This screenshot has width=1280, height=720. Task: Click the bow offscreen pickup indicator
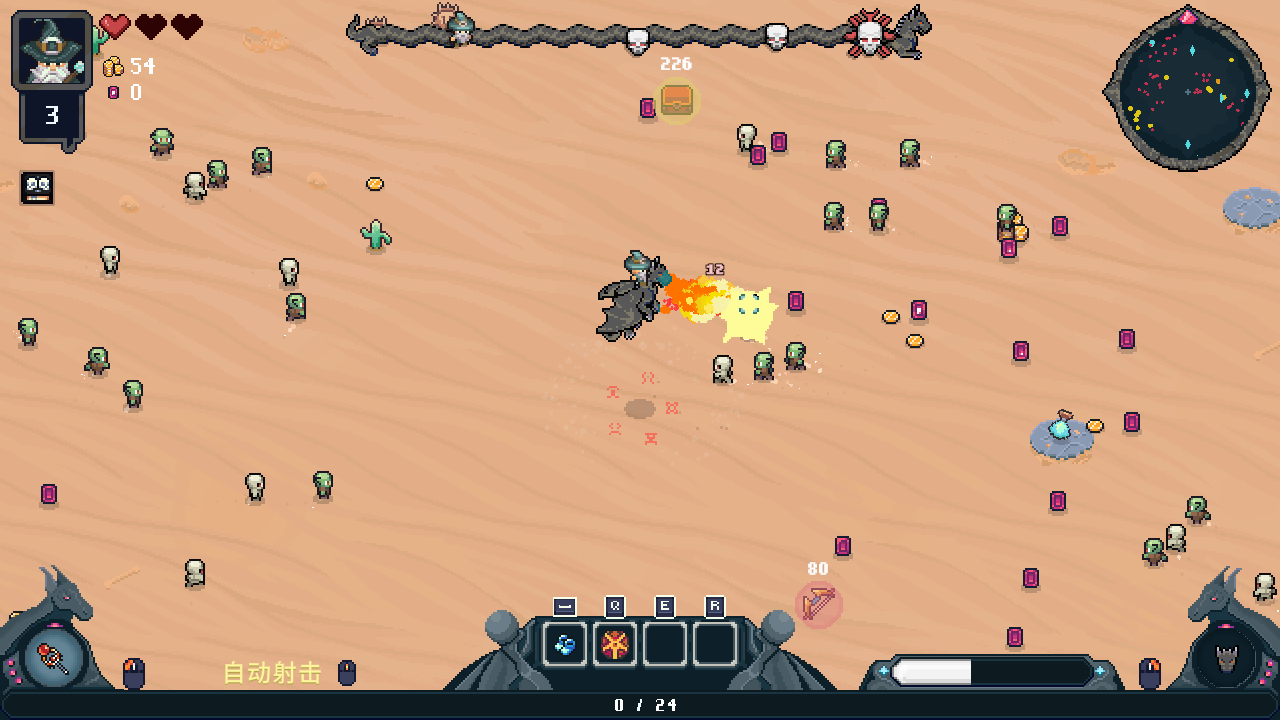coord(819,604)
